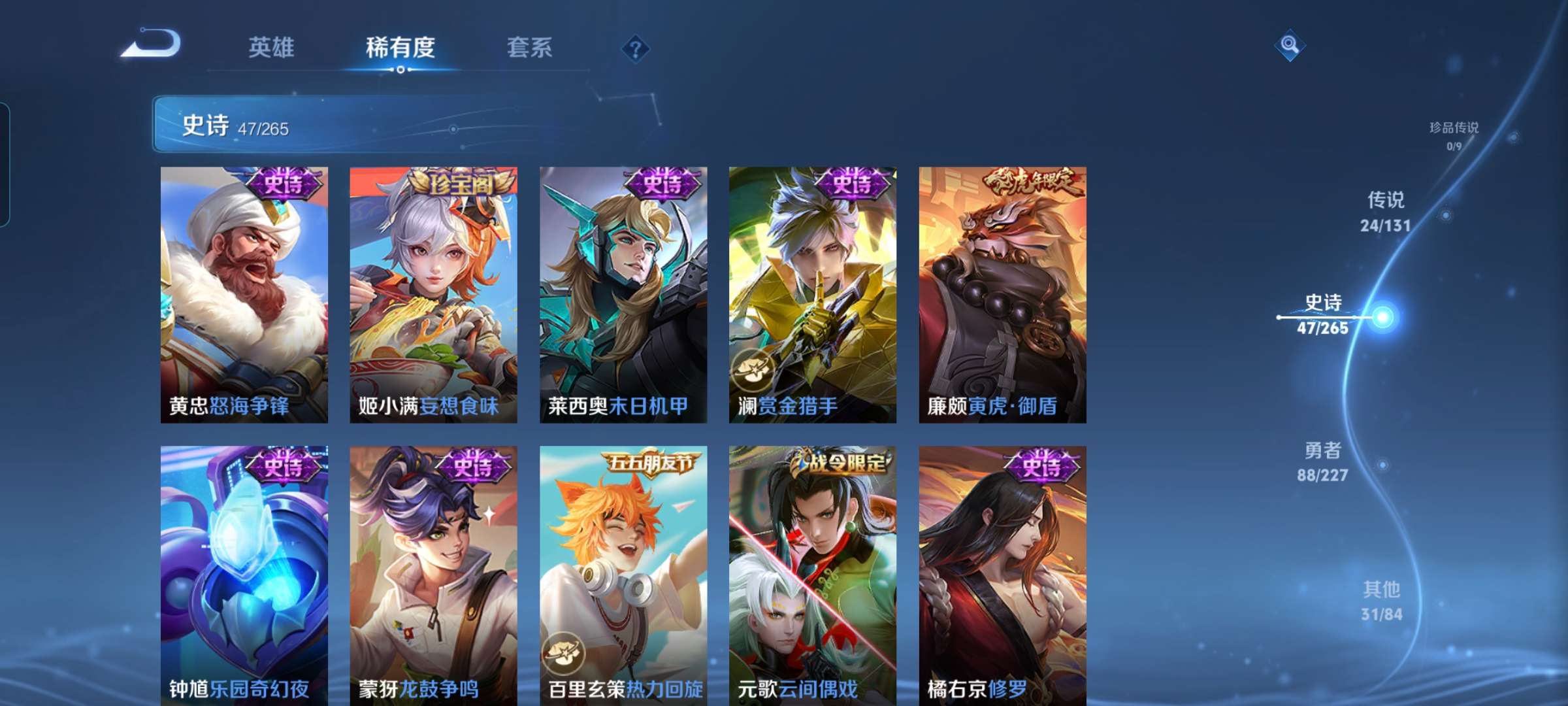Viewport: 1568px width, 706px height.
Task: Select the 澜赏金猎手 skin card
Action: 813,294
